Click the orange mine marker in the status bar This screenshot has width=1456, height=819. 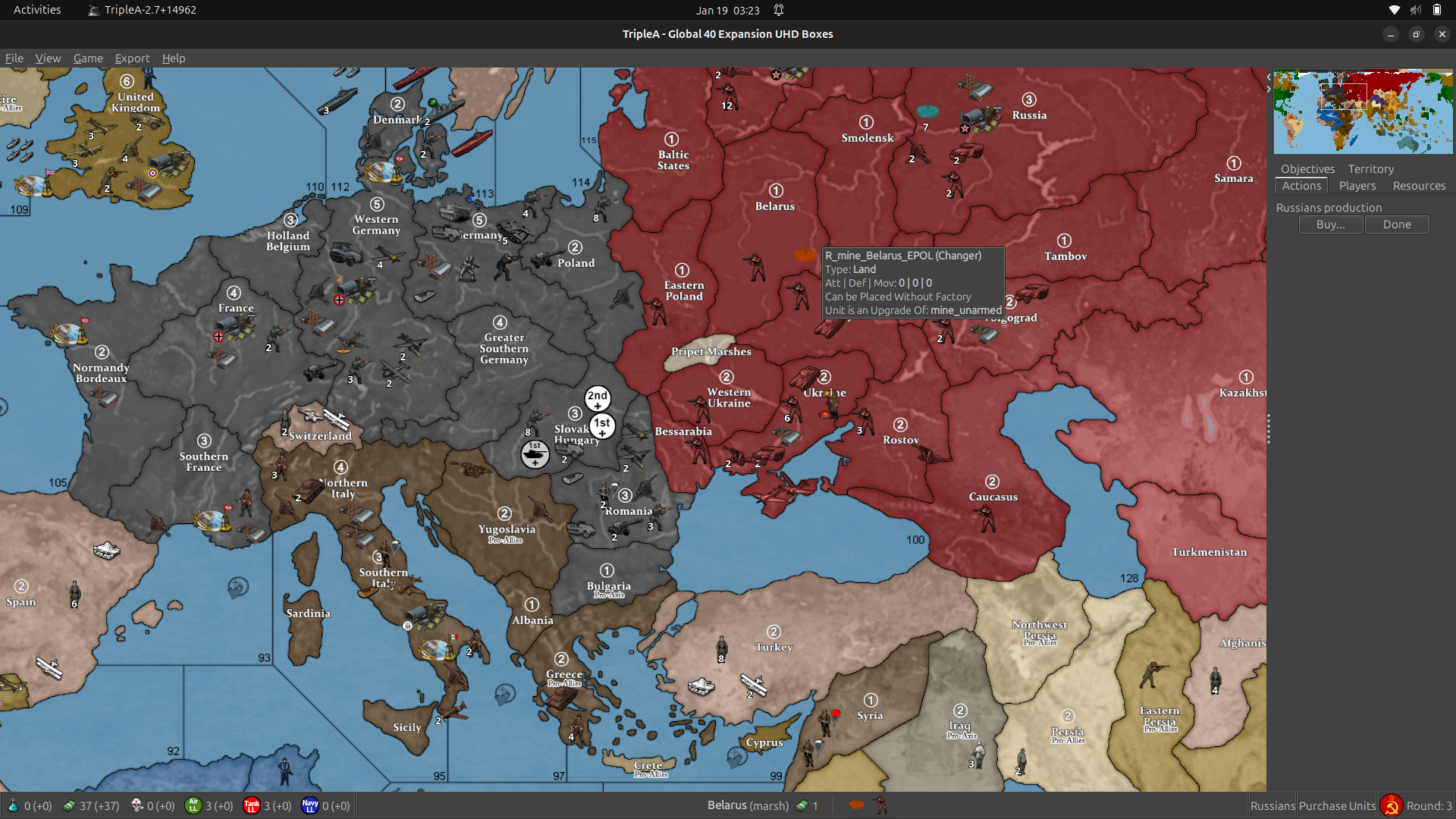[x=857, y=805]
